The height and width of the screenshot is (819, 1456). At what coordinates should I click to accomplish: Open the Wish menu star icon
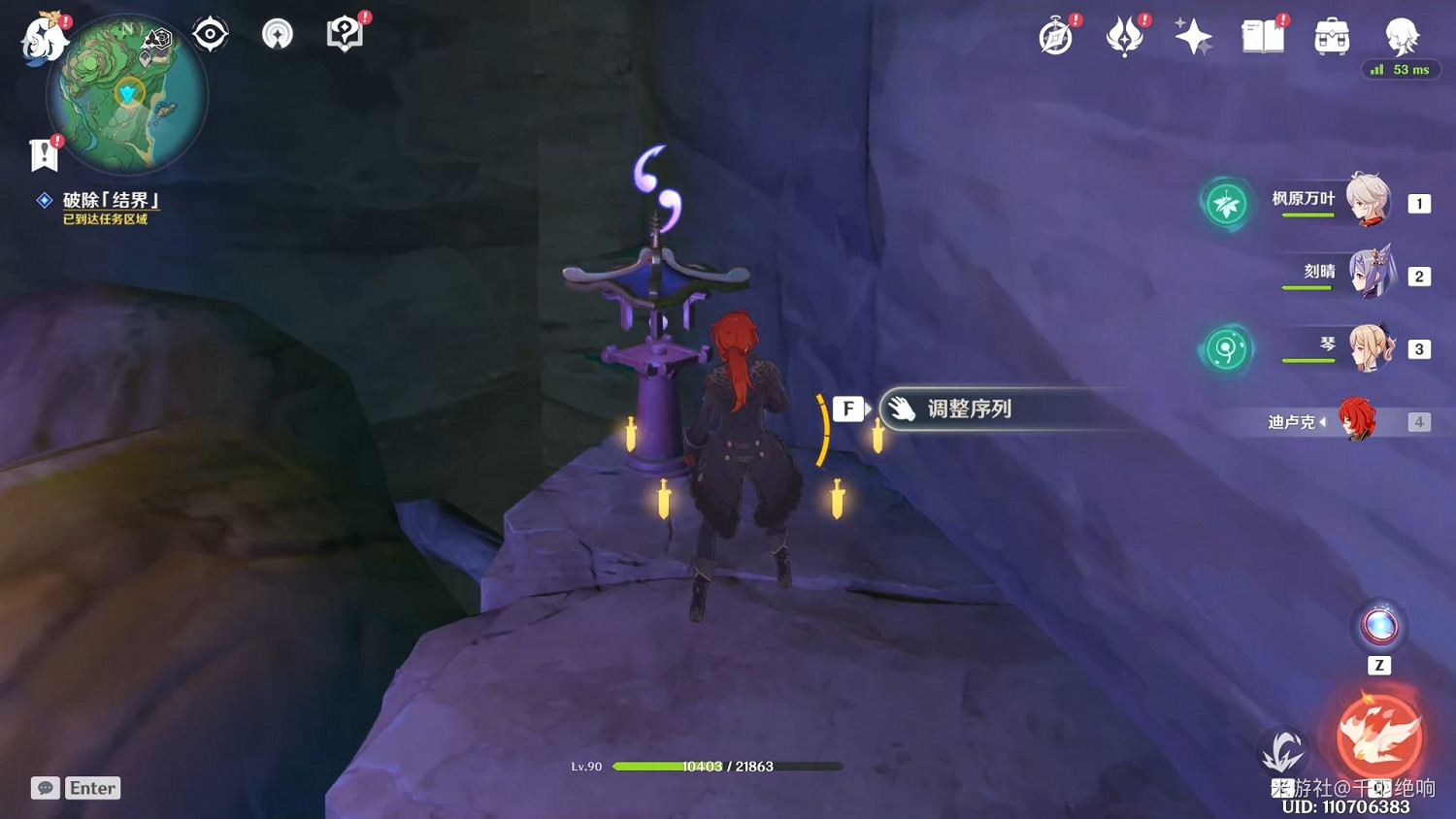tap(1192, 37)
